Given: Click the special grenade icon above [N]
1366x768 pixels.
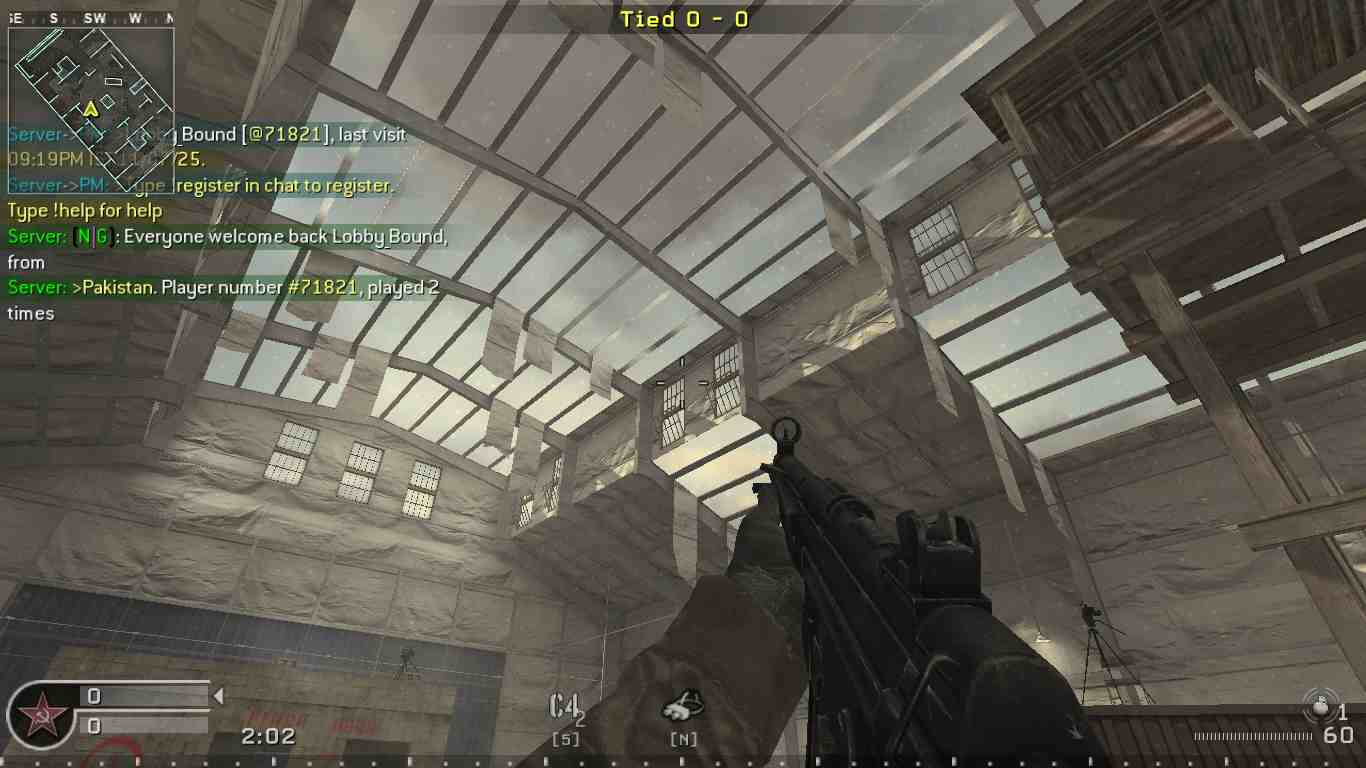Looking at the screenshot, I should tap(685, 705).
